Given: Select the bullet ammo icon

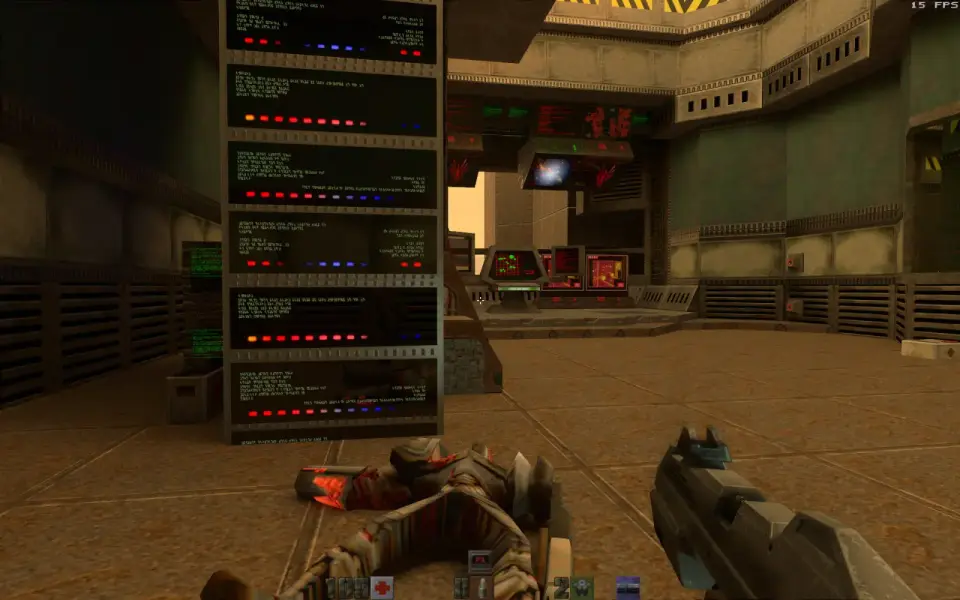Looking at the screenshot, I should tap(482, 587).
